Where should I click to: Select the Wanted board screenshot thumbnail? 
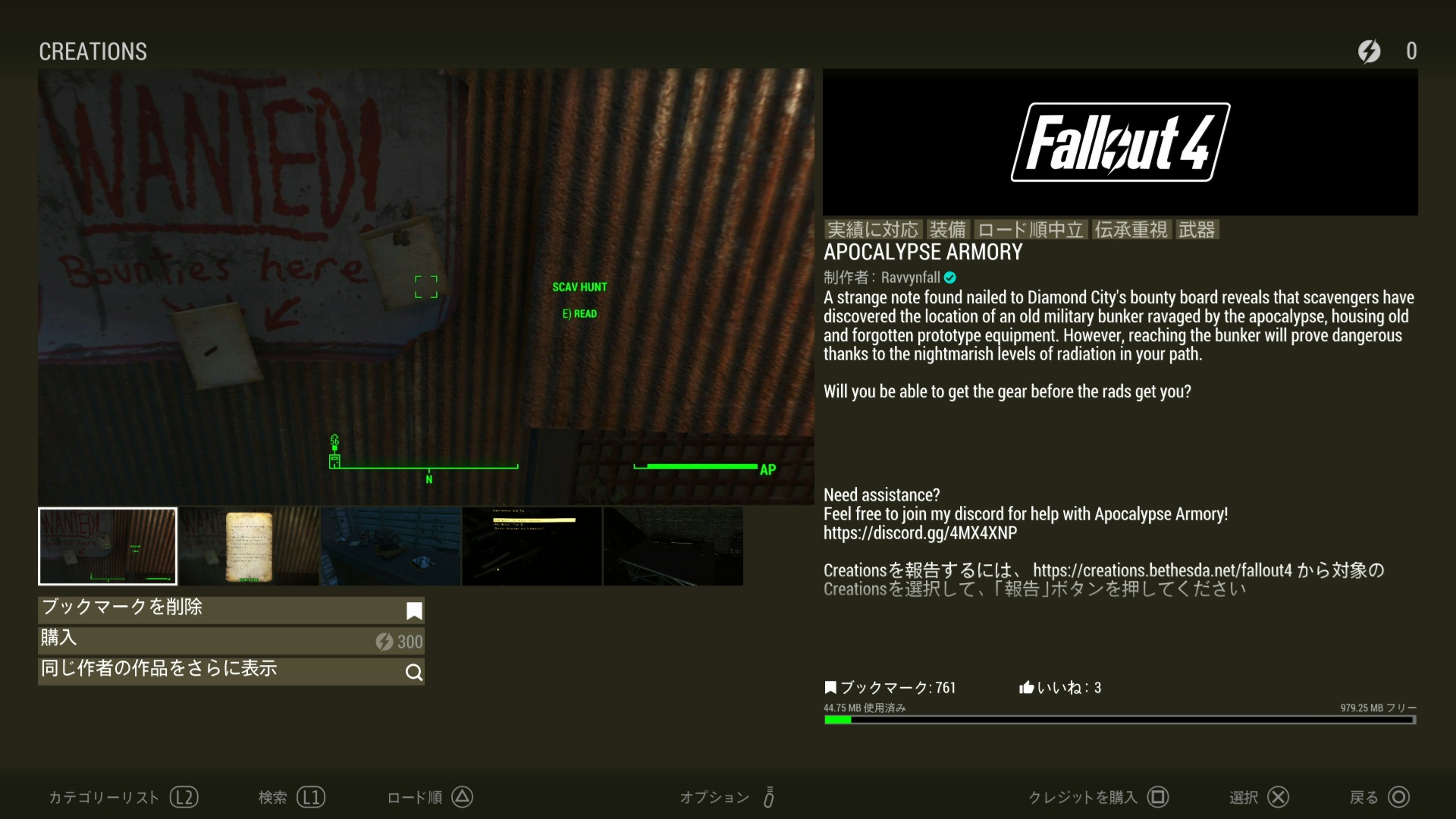click(108, 546)
